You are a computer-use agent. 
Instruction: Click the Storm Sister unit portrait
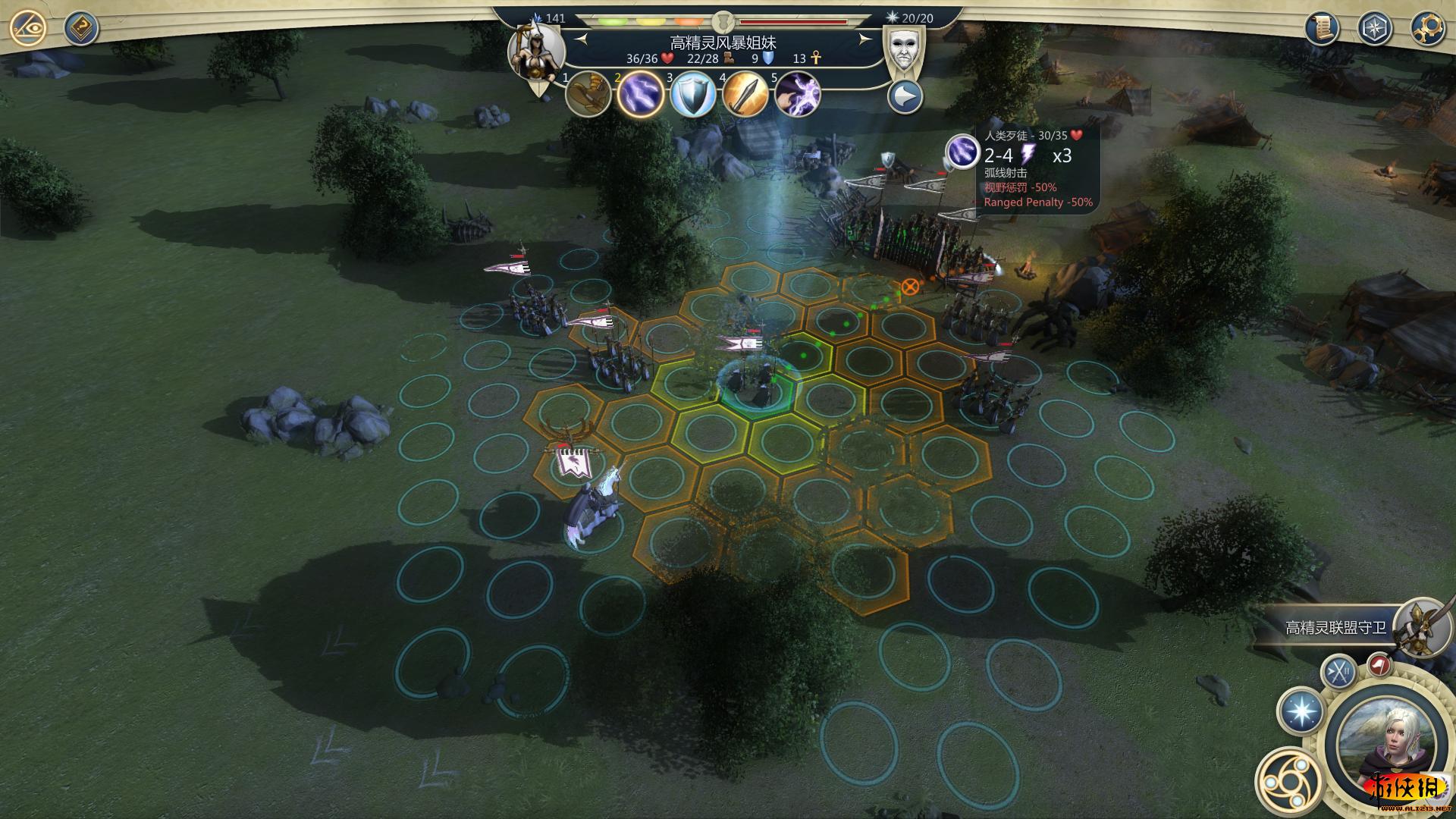point(536,52)
